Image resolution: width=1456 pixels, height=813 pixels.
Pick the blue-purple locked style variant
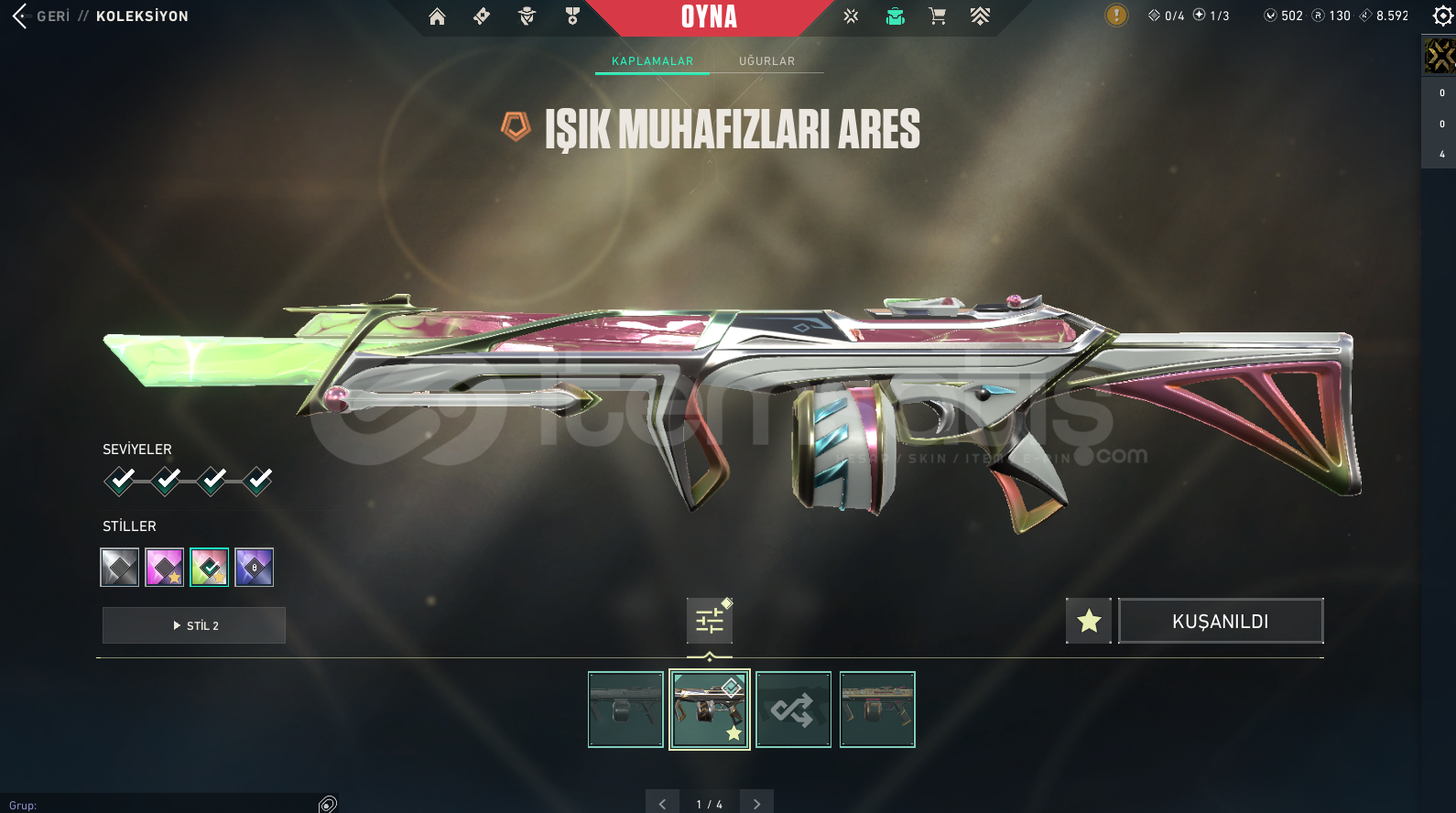click(x=255, y=568)
